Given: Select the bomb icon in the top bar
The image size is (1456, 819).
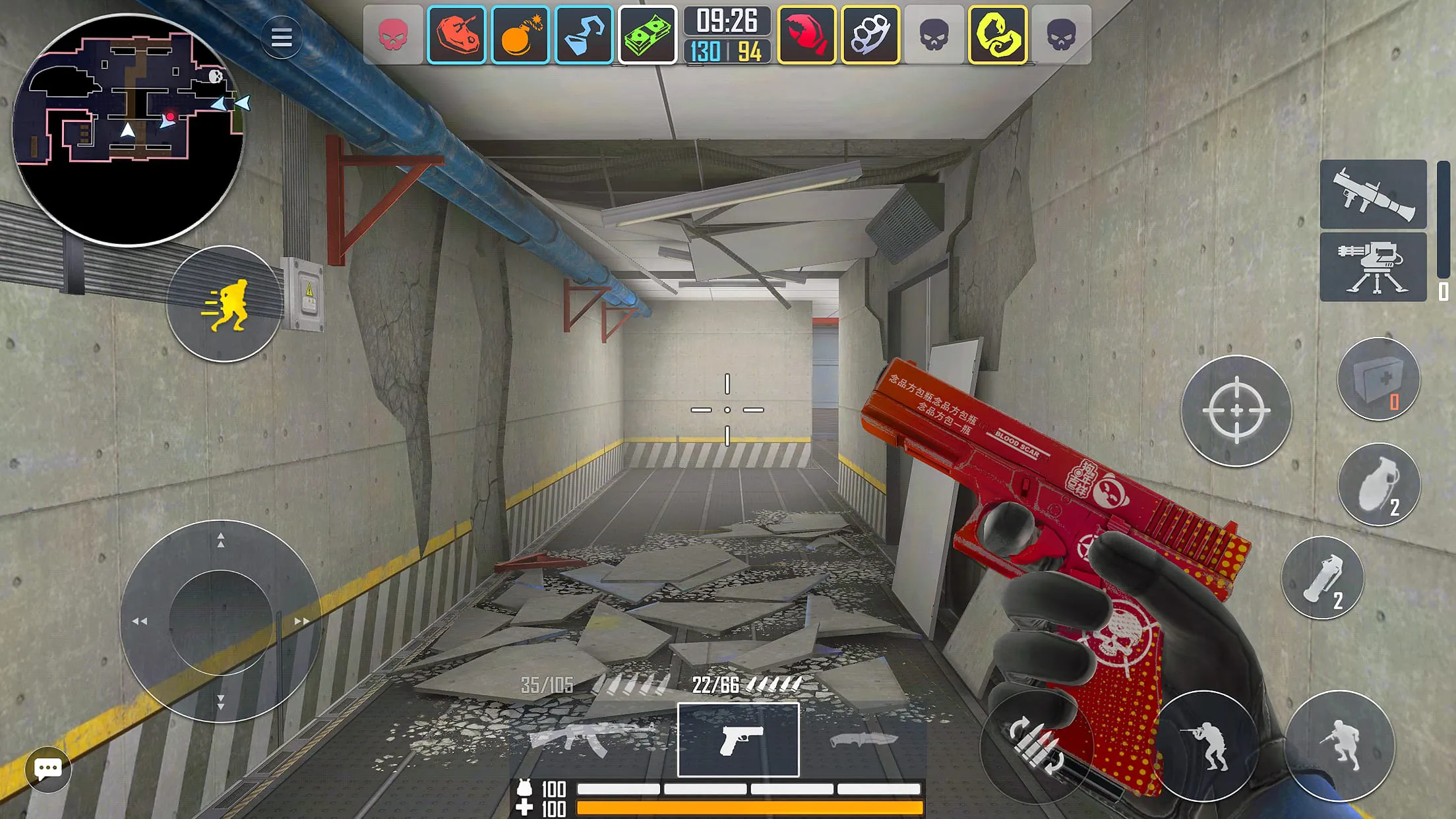Looking at the screenshot, I should 520,36.
